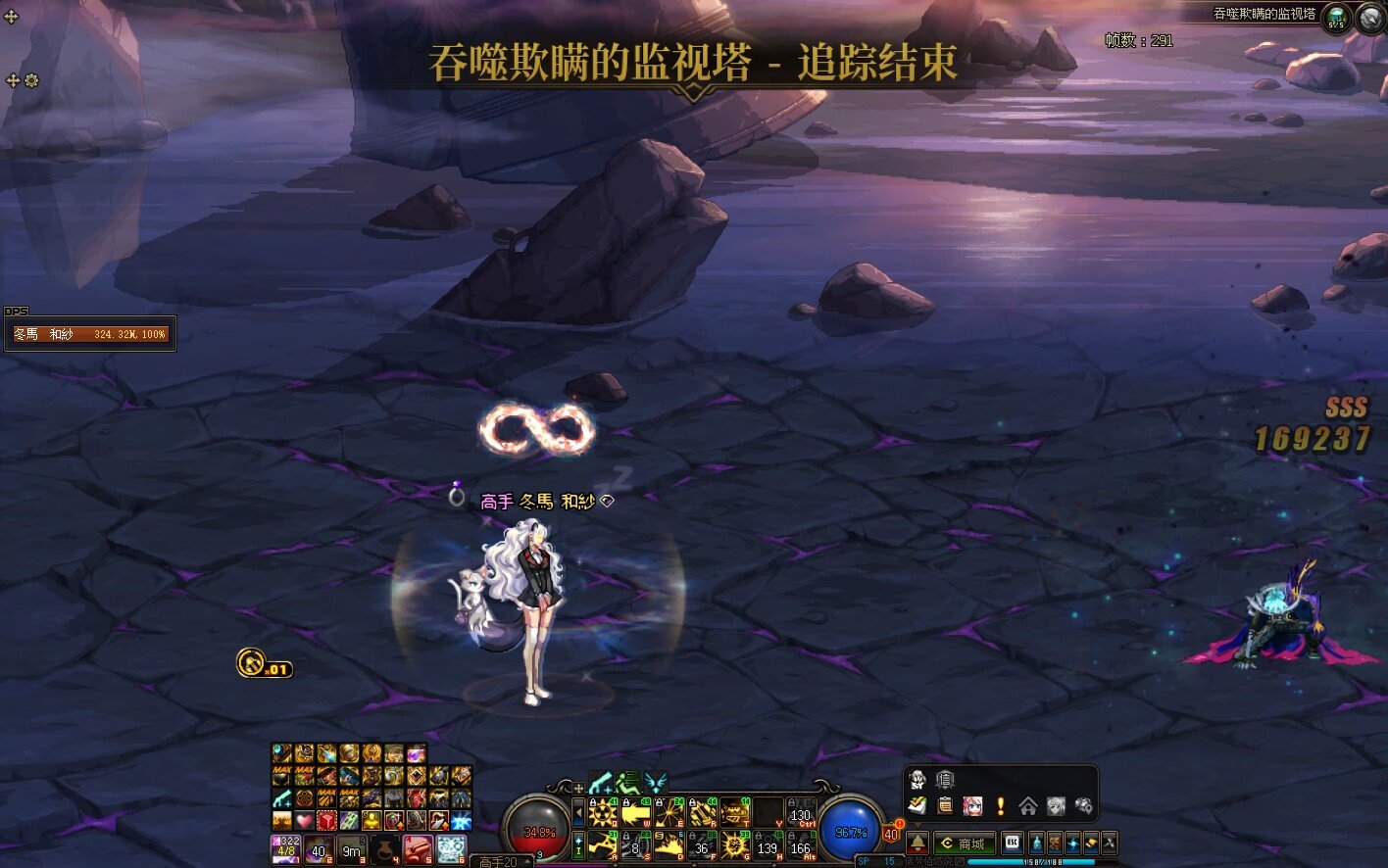
Task: Open the gamepad location icon
Action: [x=1082, y=806]
